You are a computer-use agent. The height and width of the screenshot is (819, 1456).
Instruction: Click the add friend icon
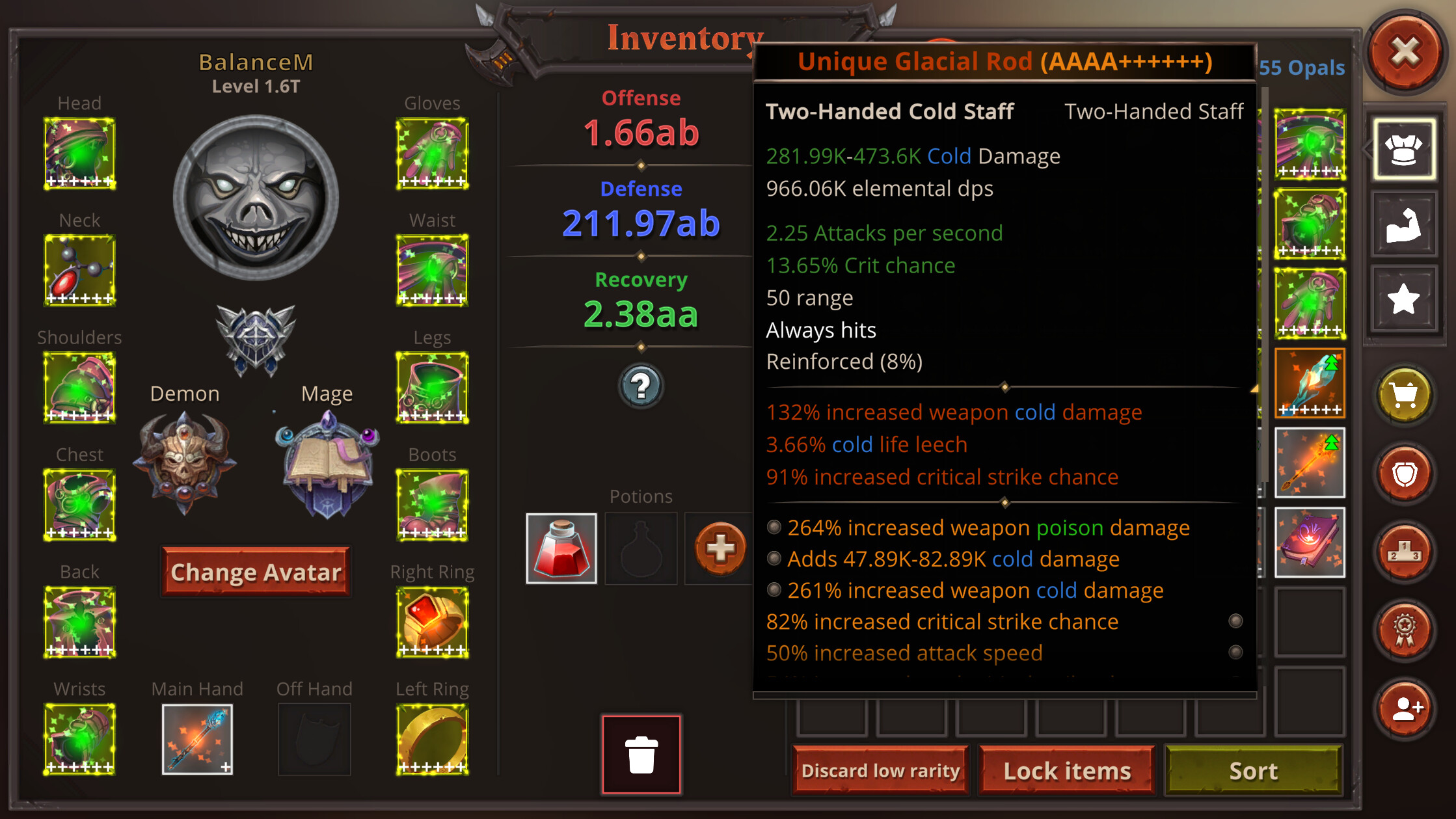(1404, 709)
